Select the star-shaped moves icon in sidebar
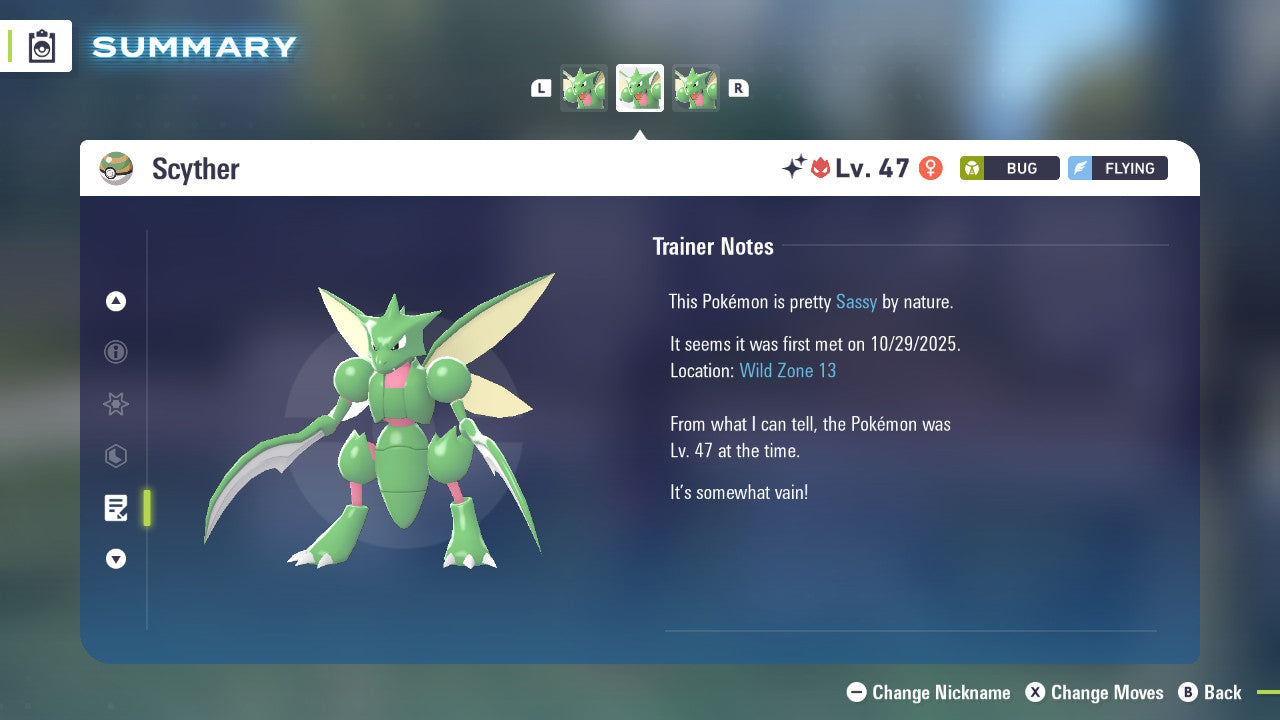The width and height of the screenshot is (1280, 720). (x=116, y=404)
